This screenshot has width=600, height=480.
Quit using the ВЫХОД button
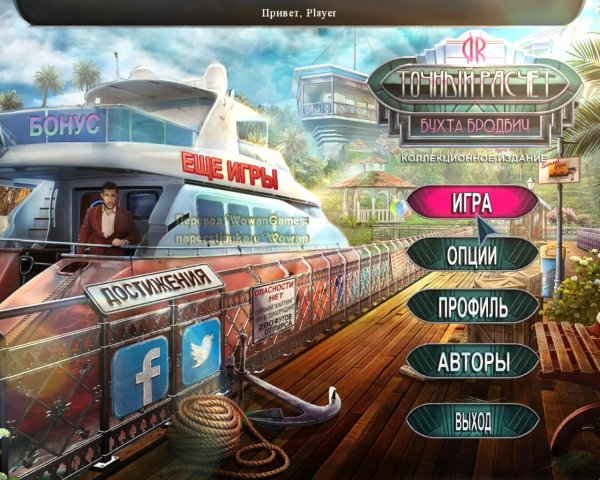[x=472, y=419]
